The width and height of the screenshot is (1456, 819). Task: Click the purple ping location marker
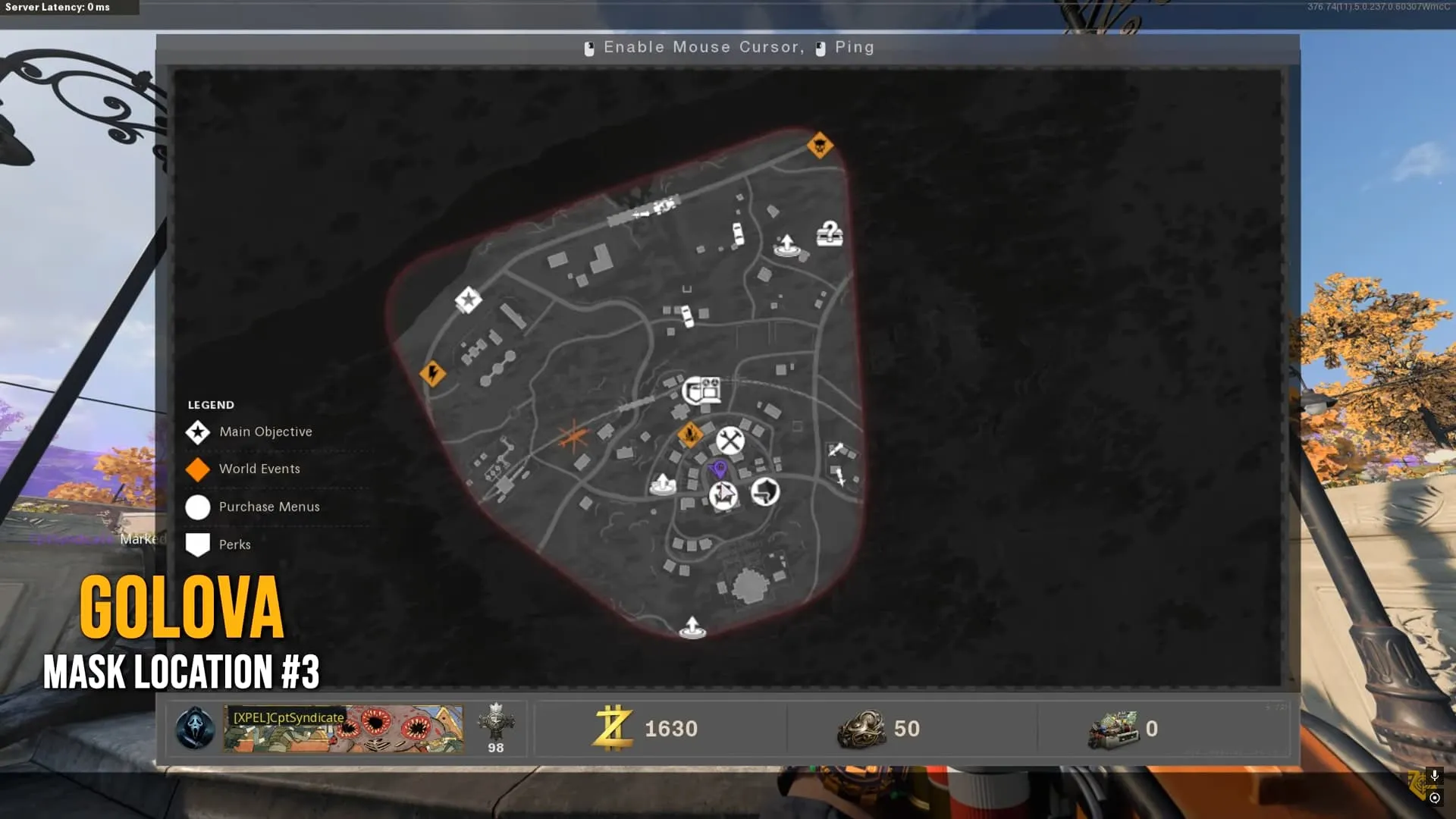[720, 469]
